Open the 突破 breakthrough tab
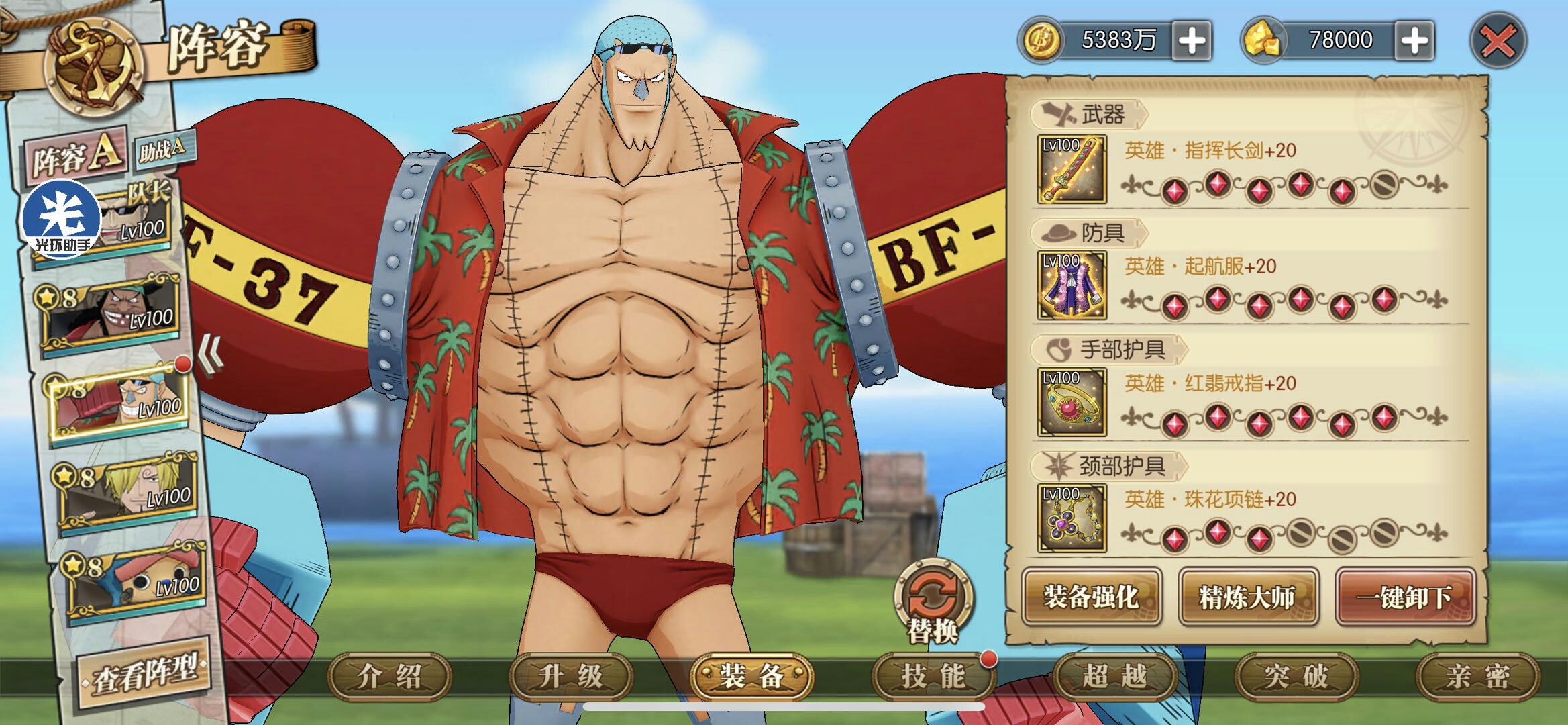 1296,676
